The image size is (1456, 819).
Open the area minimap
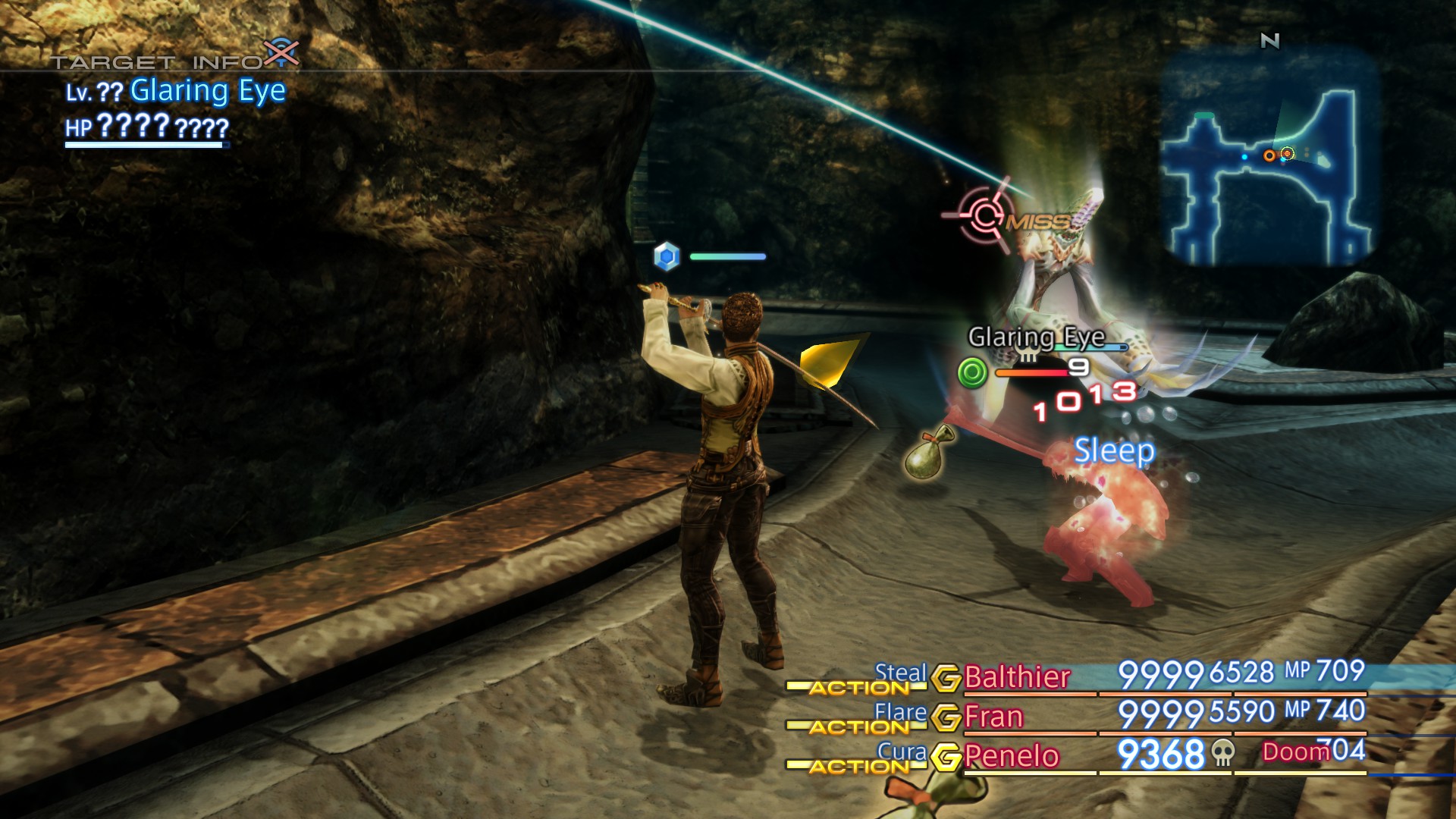coord(1269,158)
